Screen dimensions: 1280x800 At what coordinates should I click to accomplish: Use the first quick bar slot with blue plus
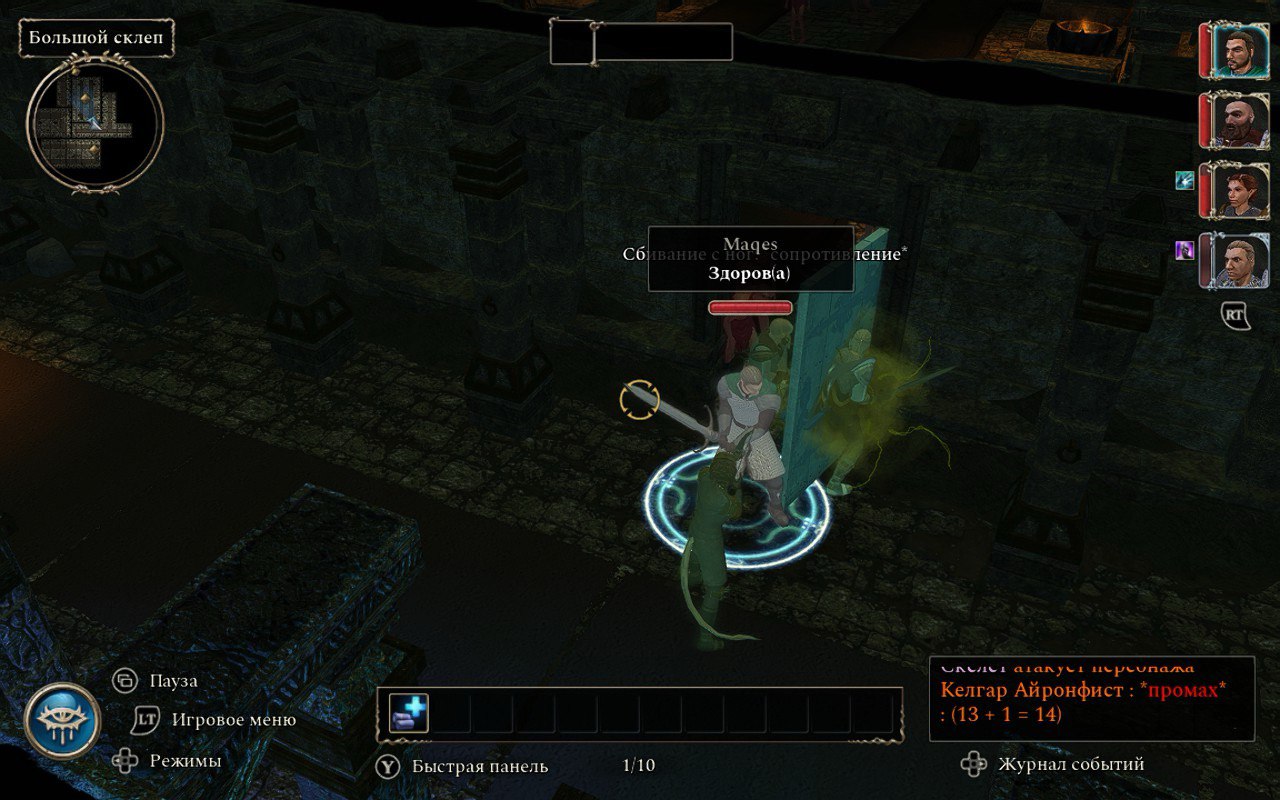coord(408,713)
